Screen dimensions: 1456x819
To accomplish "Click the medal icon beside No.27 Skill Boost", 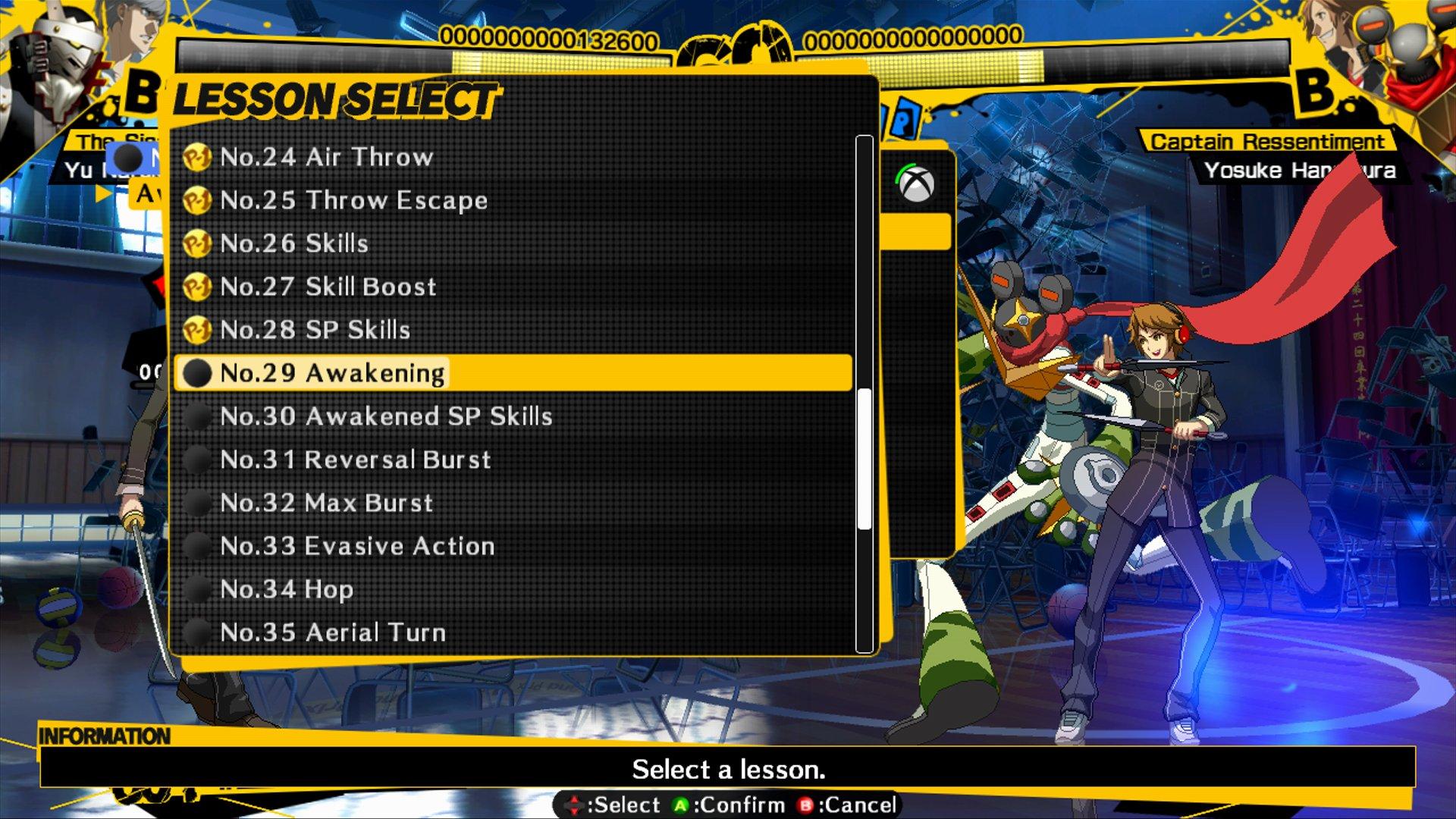I will click(199, 287).
